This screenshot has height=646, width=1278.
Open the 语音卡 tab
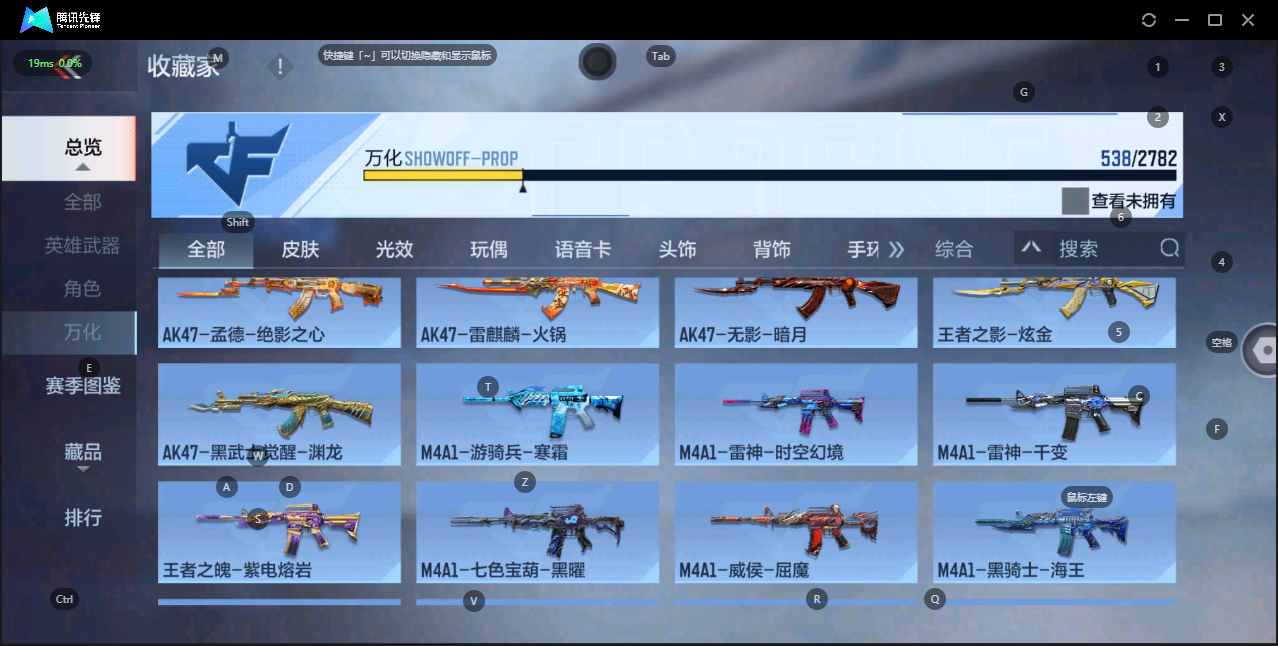(x=583, y=249)
